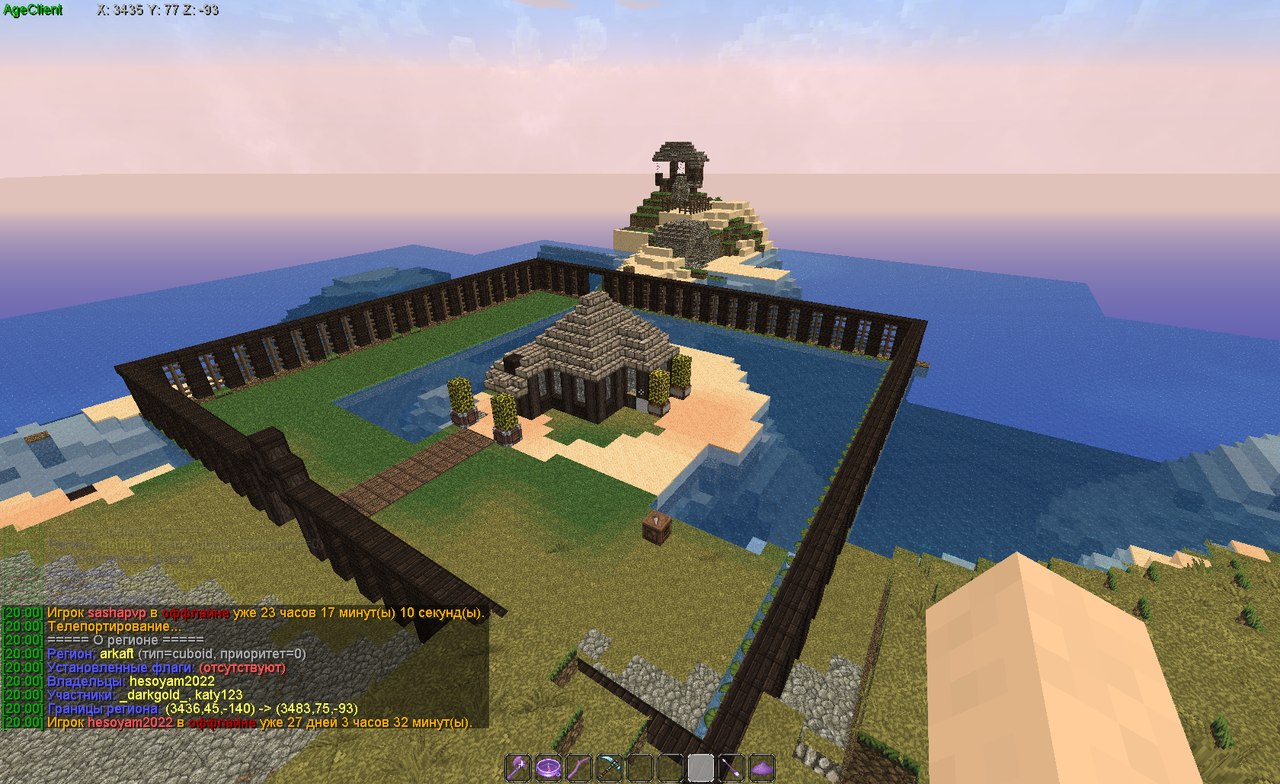1280x784 pixels.
Task: Choose the purple dust pile slot
Action: 762,767
